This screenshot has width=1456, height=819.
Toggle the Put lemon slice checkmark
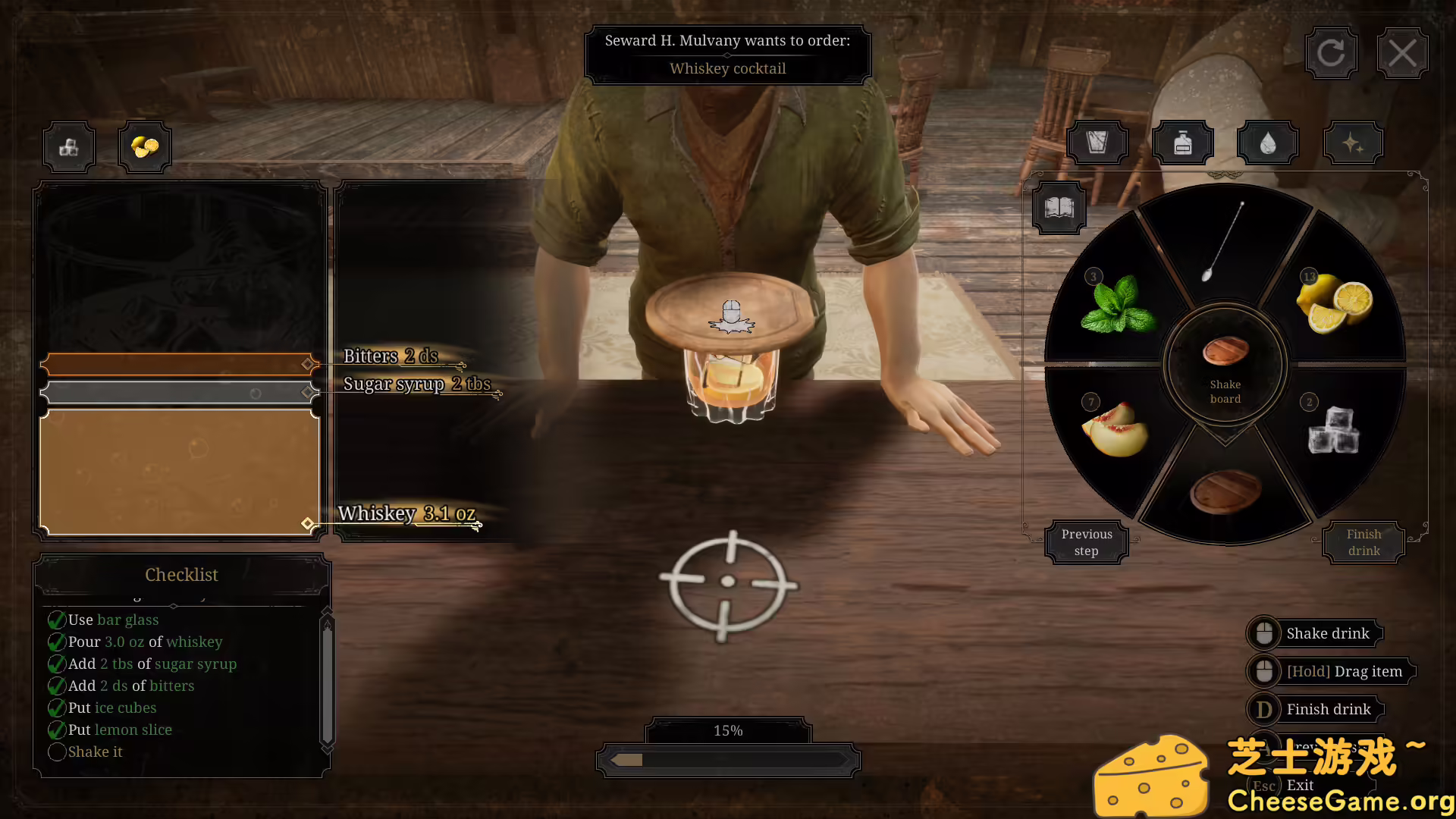click(57, 730)
